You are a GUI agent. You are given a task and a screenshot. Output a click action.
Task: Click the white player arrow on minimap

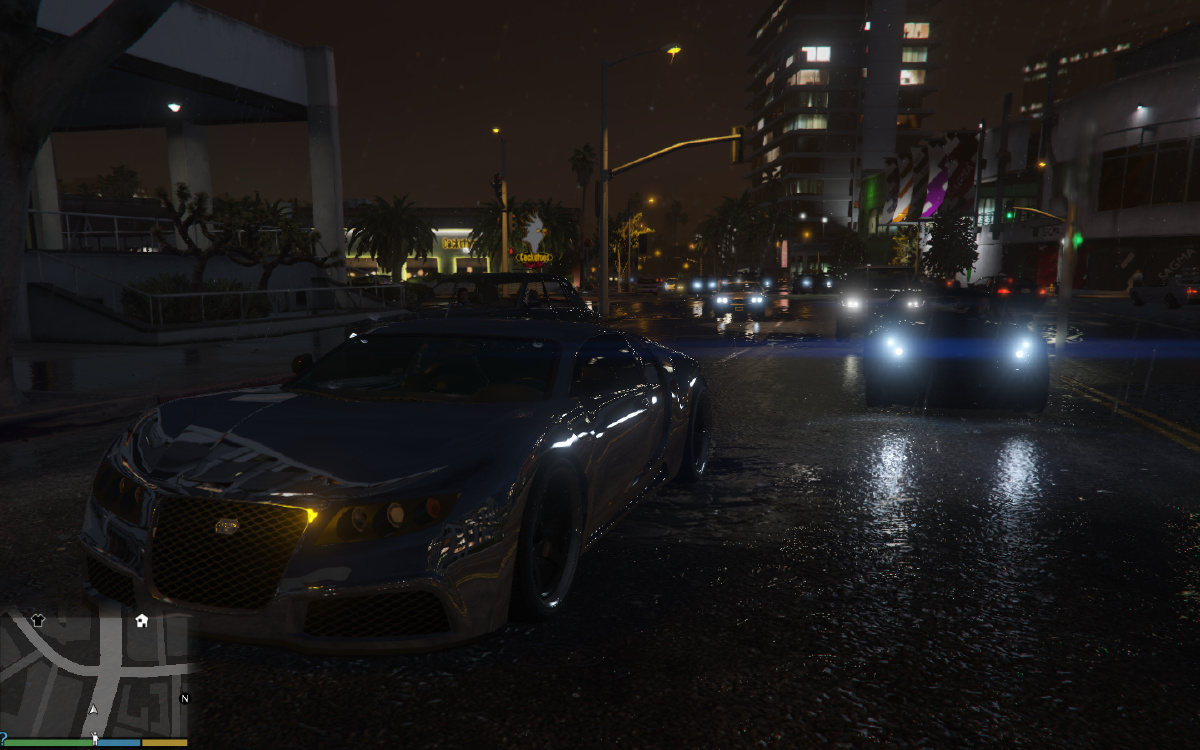tap(93, 709)
